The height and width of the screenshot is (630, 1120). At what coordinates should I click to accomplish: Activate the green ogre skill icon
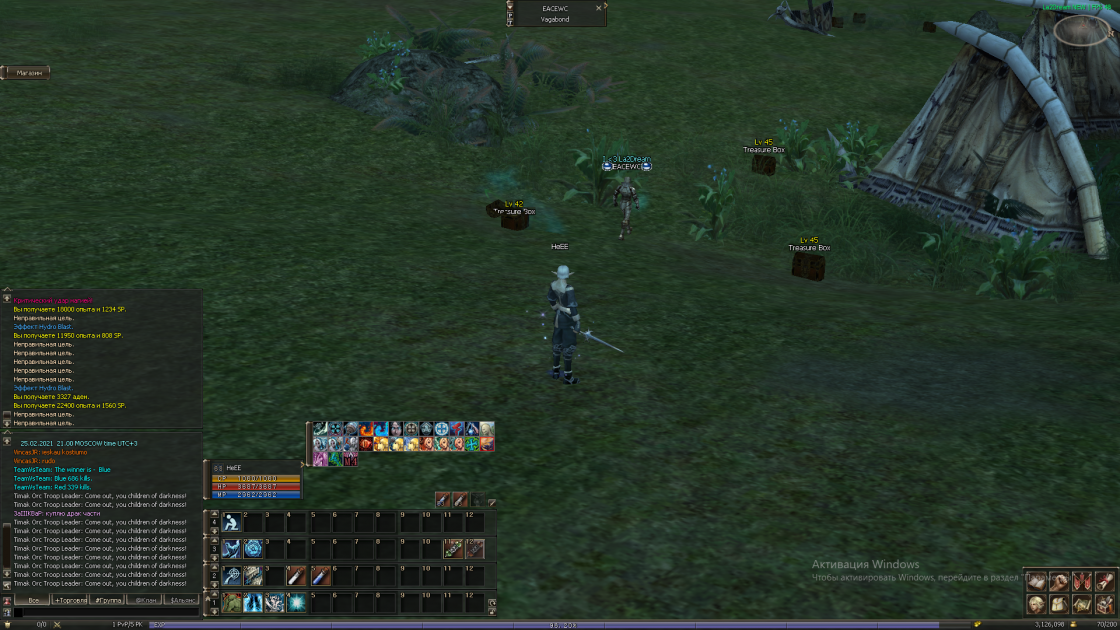pyautogui.click(x=232, y=602)
